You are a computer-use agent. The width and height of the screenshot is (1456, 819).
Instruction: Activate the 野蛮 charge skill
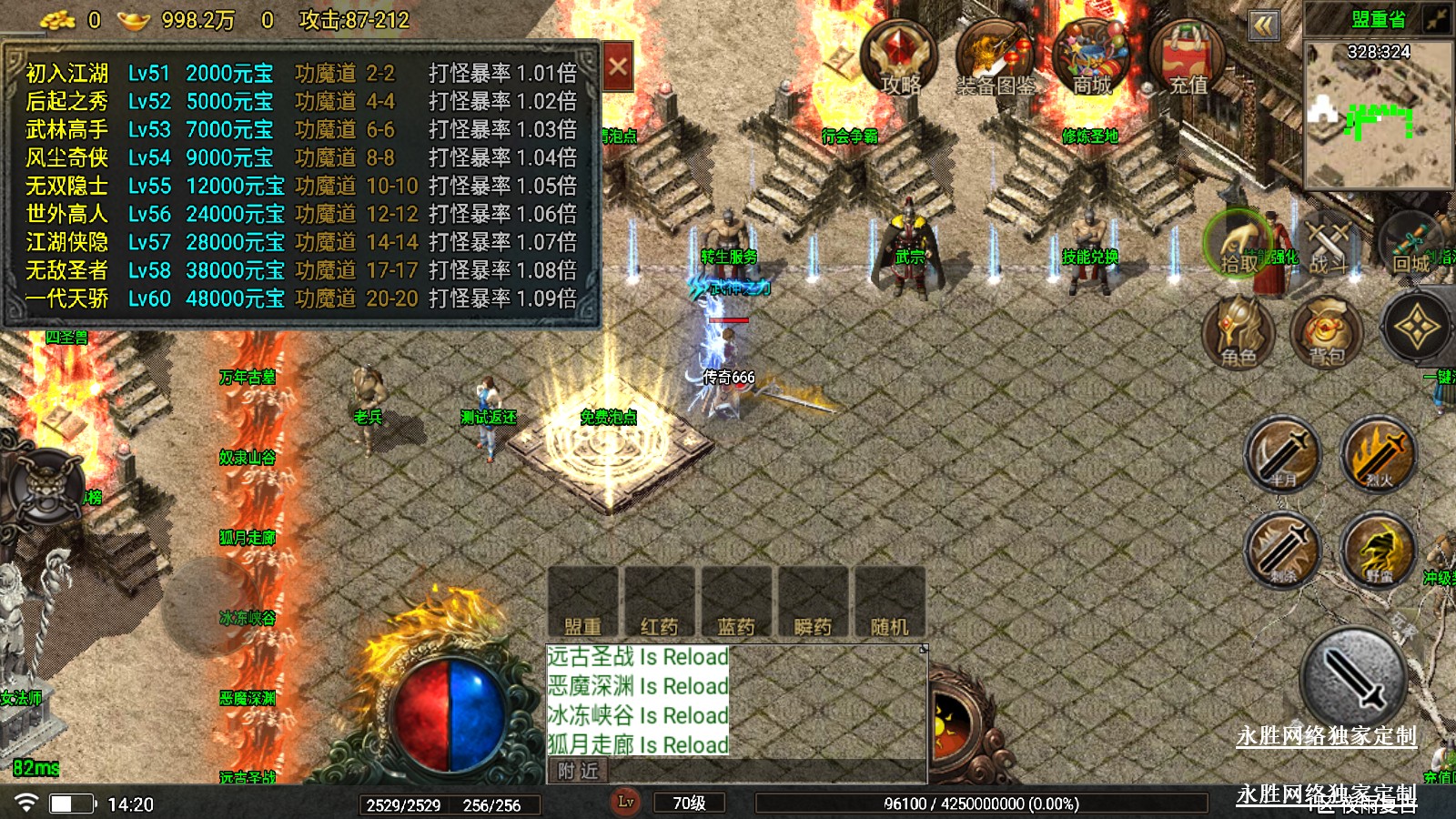coord(1379,550)
